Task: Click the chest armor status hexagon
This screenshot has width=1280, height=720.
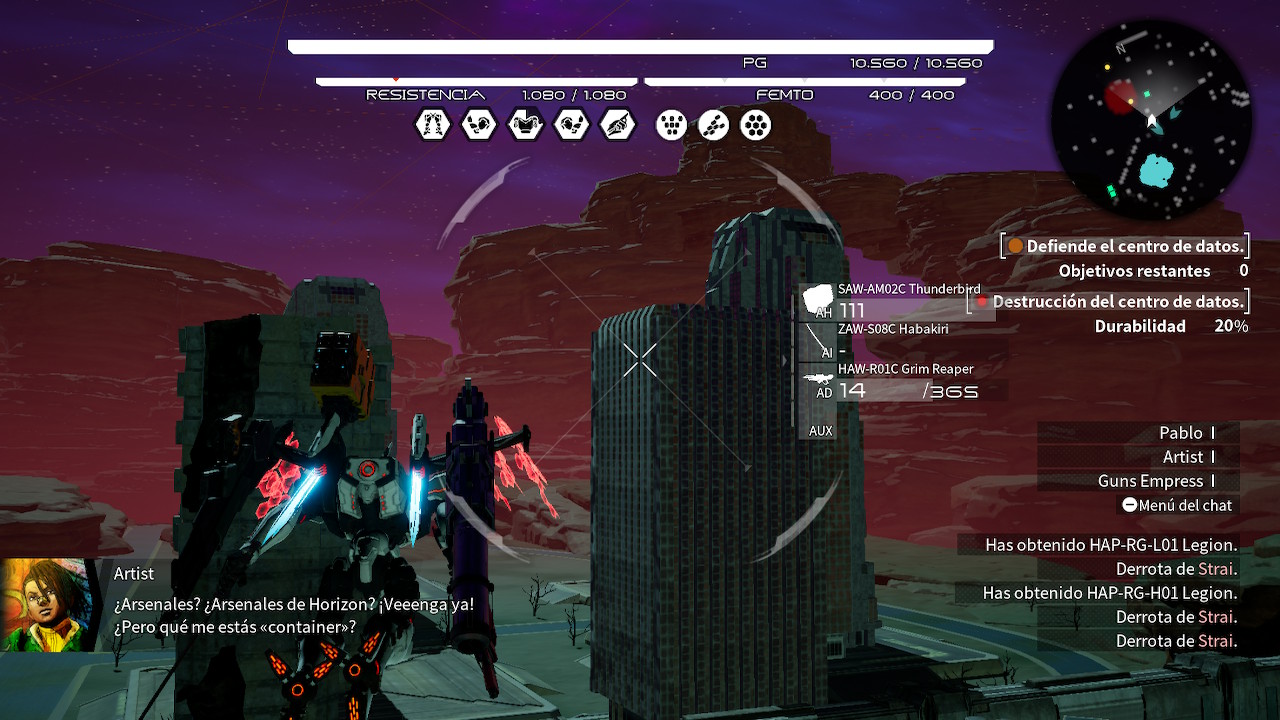Action: (525, 125)
